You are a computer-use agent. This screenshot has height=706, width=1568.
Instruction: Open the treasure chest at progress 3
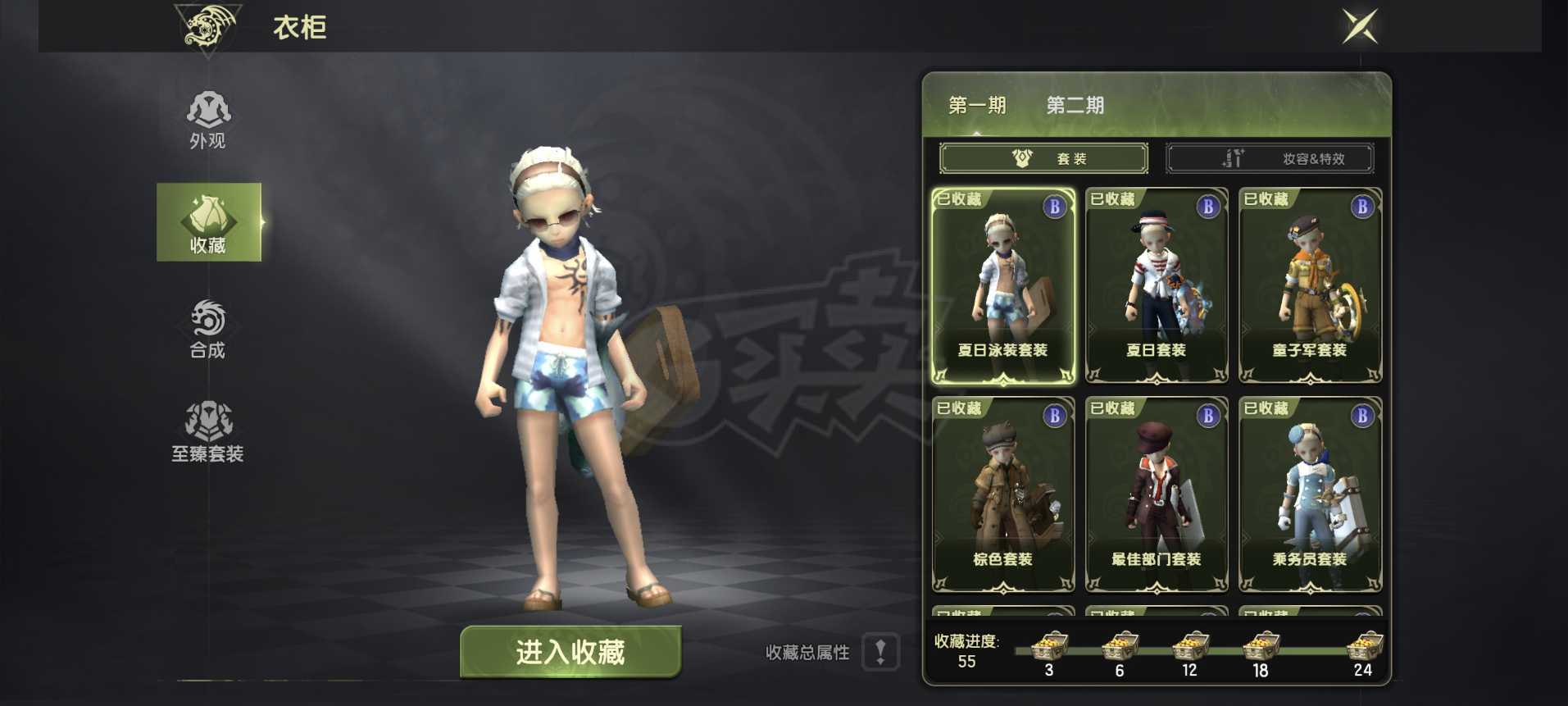coord(1049,646)
